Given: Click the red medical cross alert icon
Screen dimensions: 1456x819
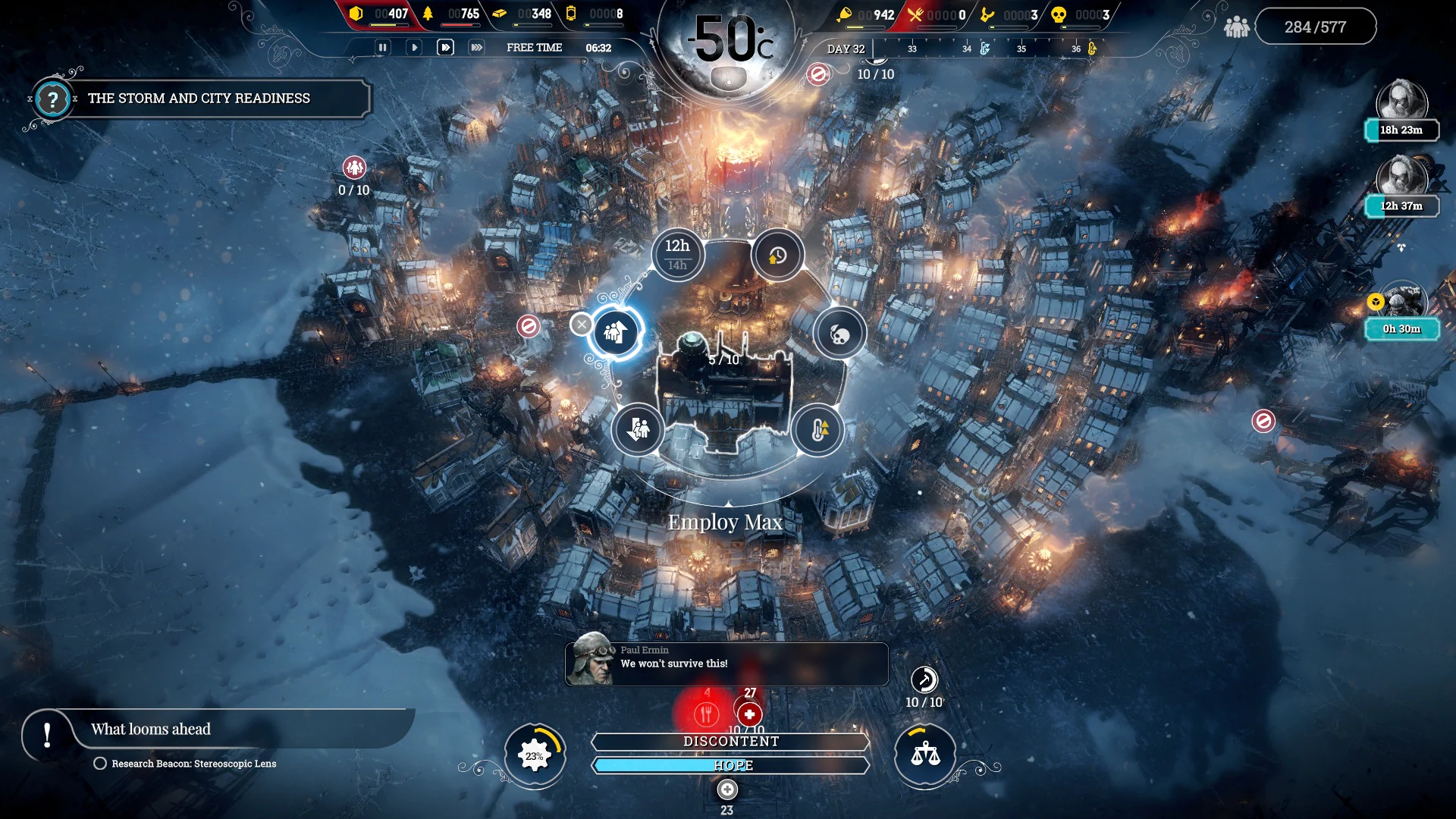Looking at the screenshot, I should tap(748, 713).
